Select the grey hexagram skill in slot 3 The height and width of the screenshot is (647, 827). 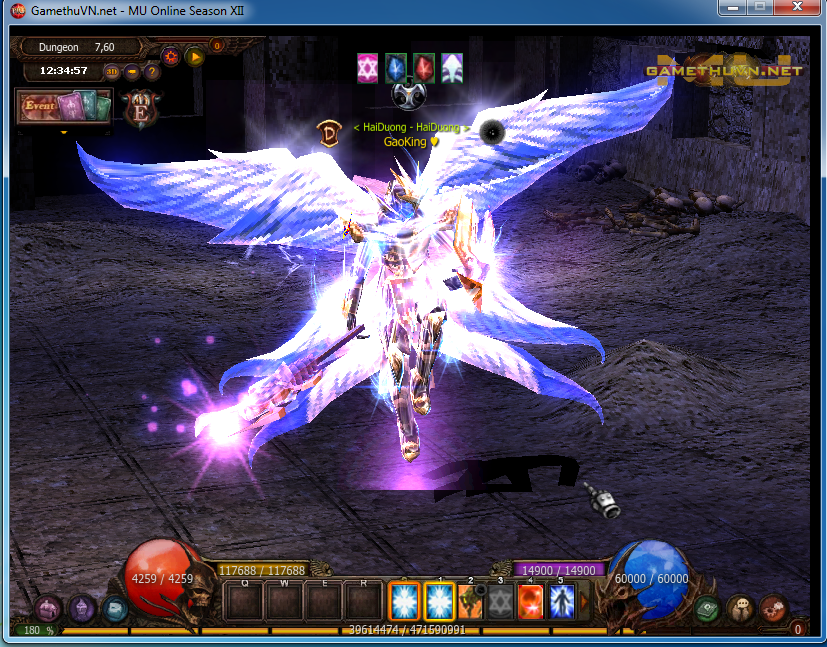pyautogui.click(x=501, y=602)
